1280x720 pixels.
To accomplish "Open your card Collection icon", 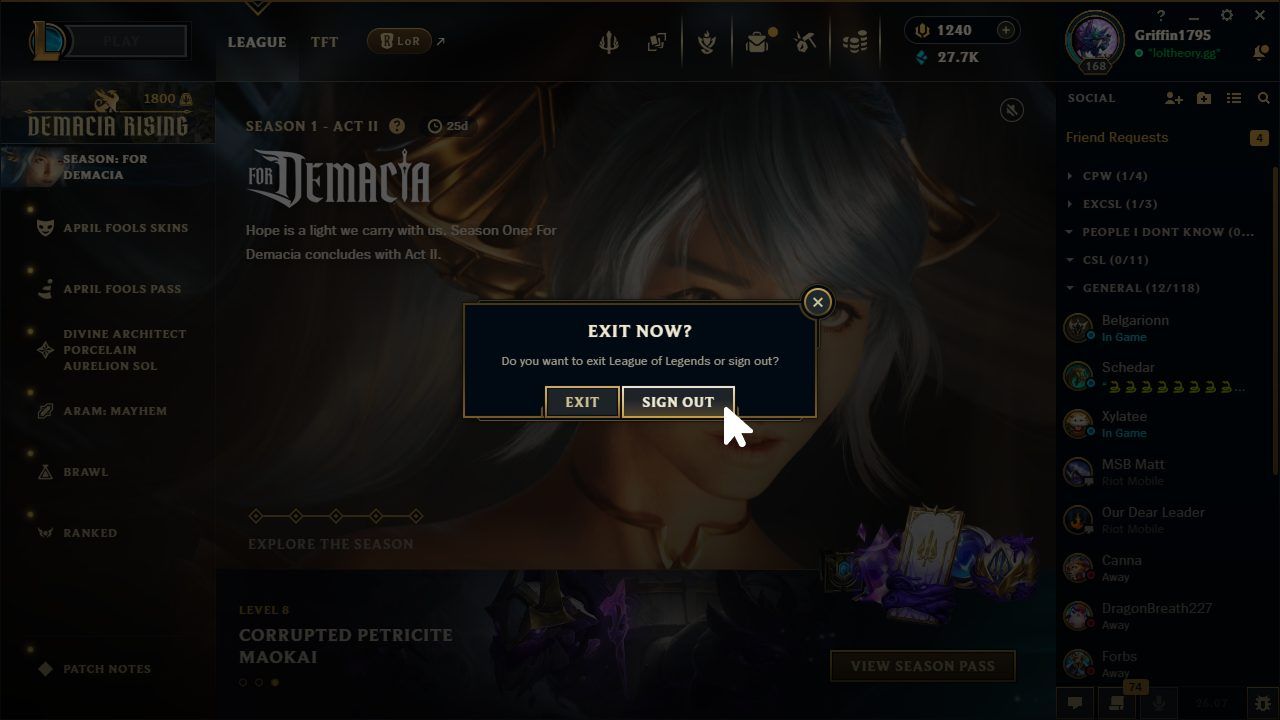I will (657, 42).
